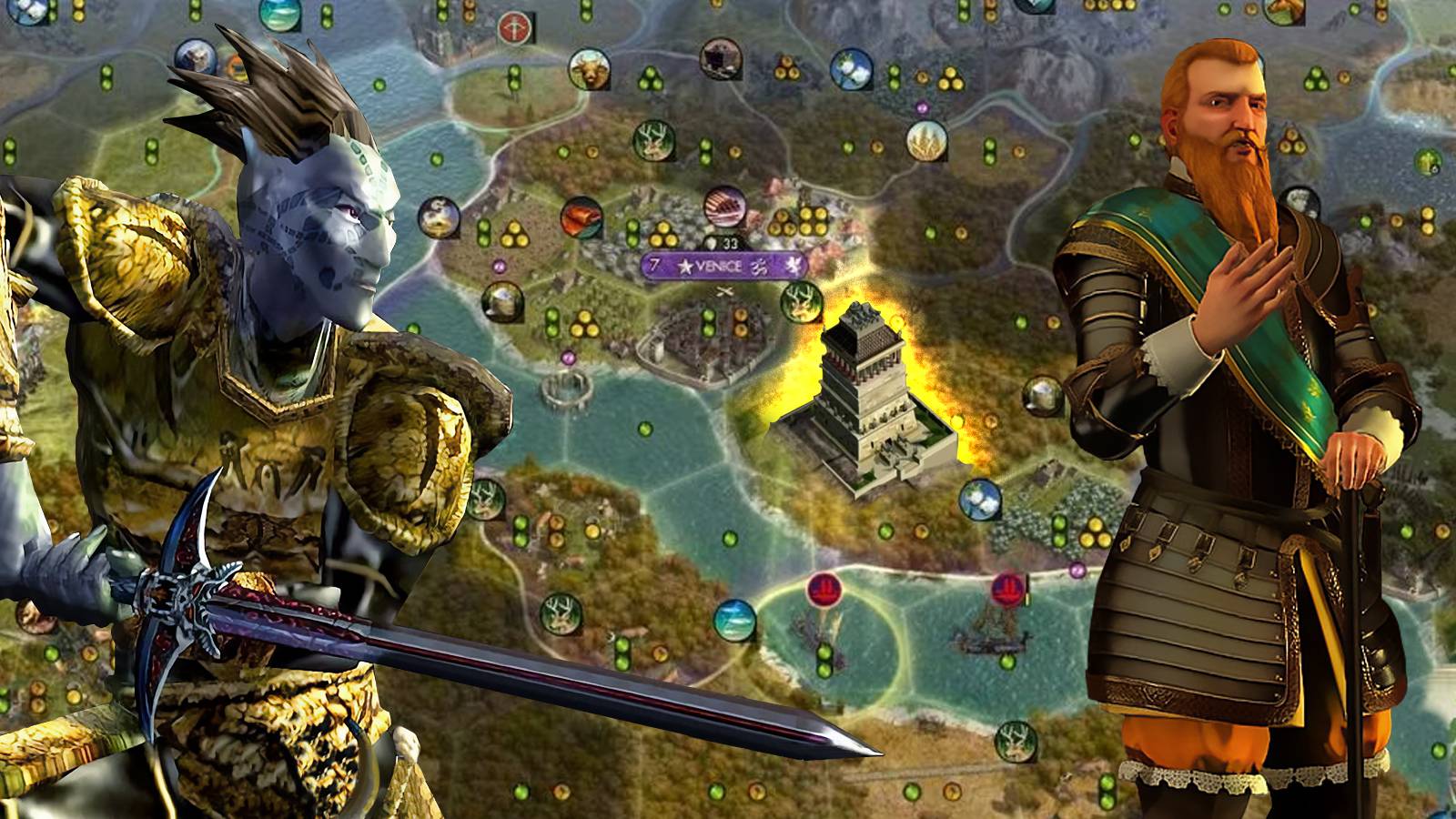This screenshot has height=819, width=1456.
Task: Select the deer resource icon near the top
Action: click(652, 140)
